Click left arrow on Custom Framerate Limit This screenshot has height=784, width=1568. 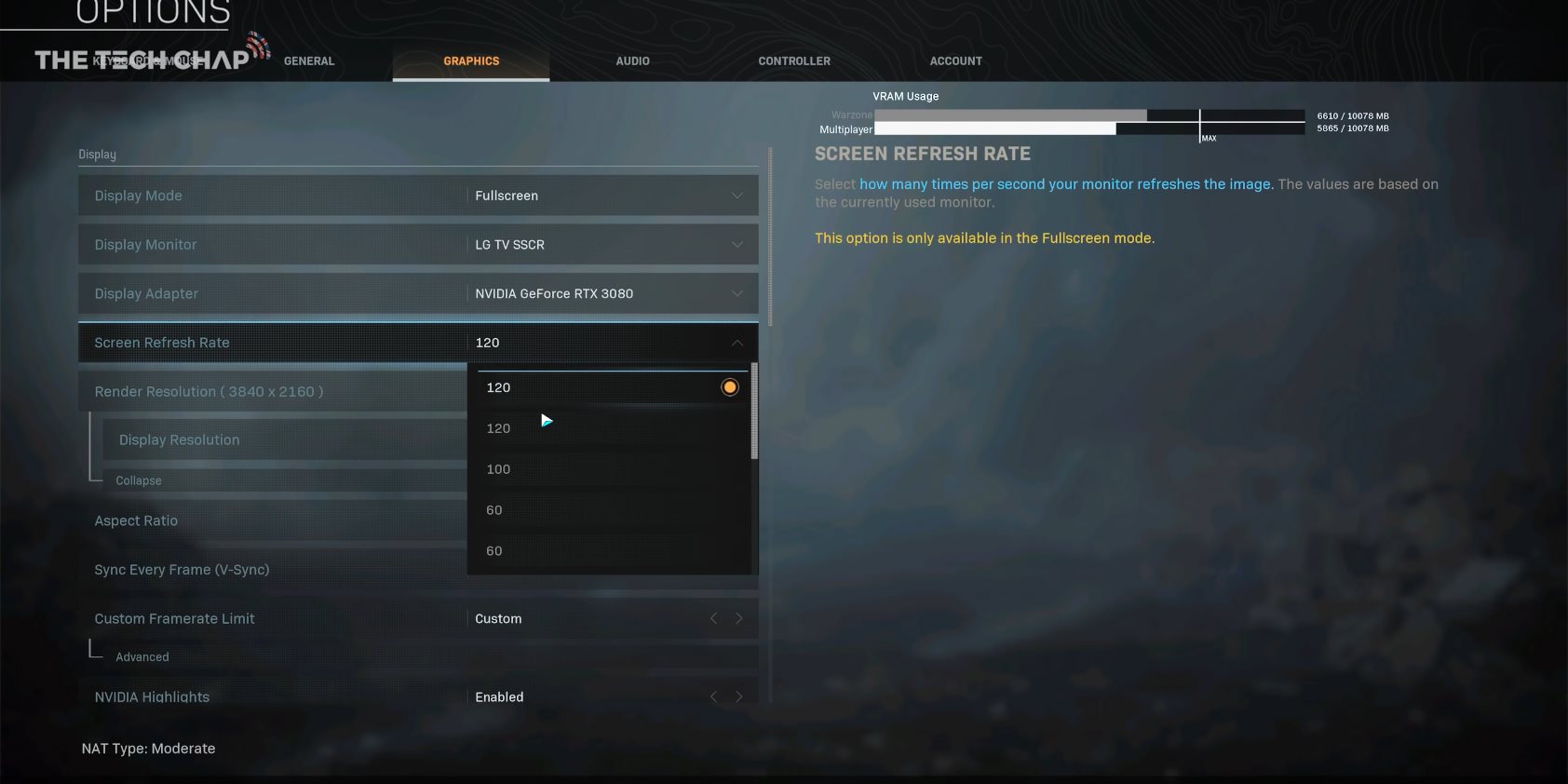click(713, 618)
